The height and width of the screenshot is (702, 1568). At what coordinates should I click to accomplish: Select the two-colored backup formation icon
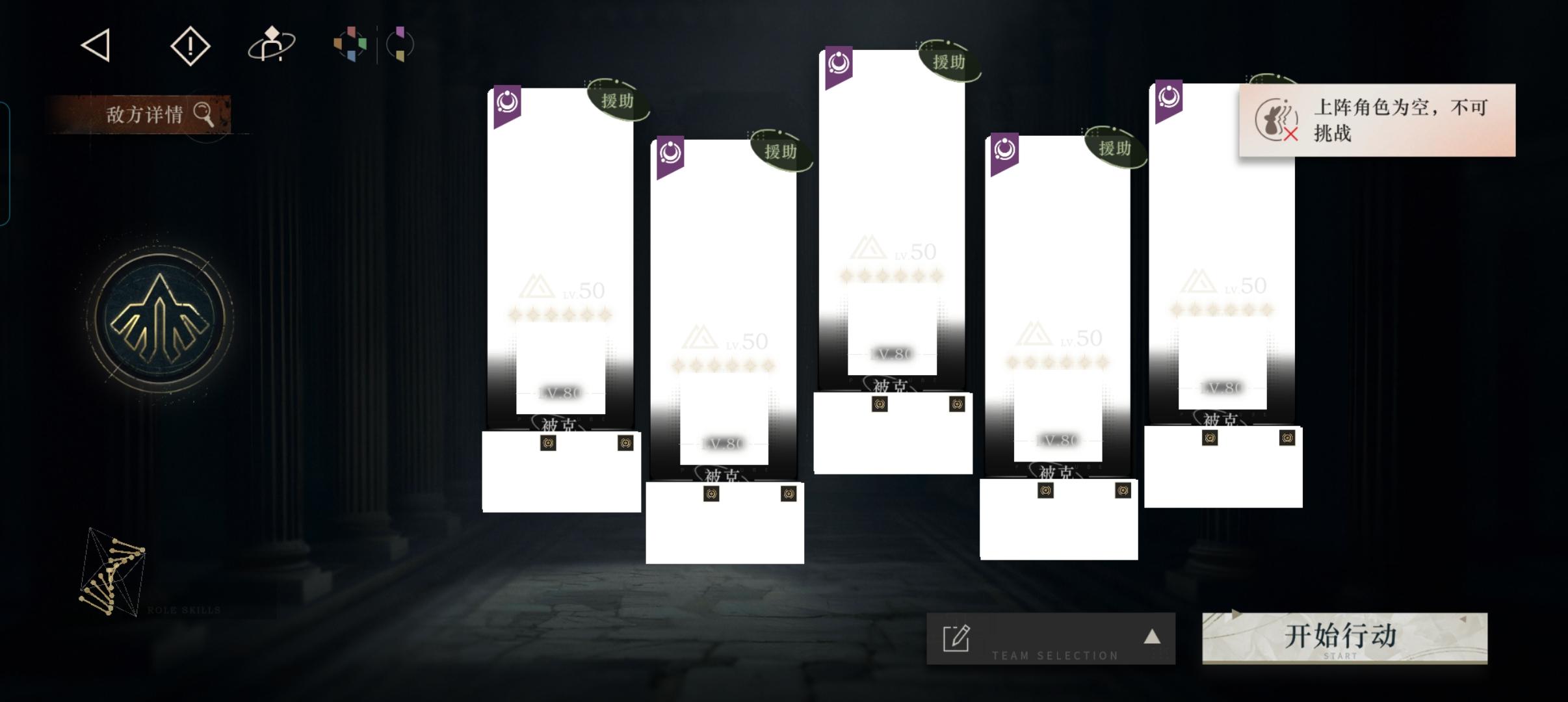click(x=401, y=44)
